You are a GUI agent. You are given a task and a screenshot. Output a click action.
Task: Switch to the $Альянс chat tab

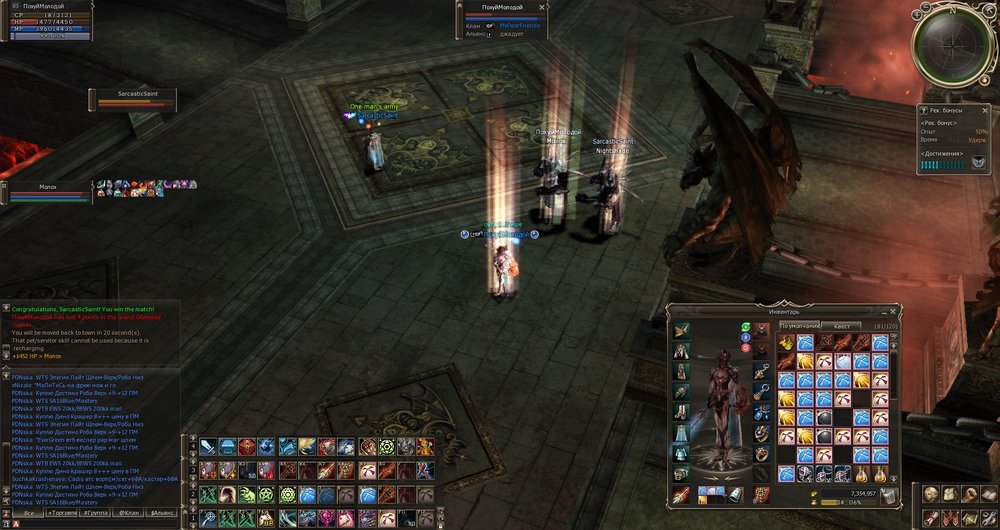point(162,512)
